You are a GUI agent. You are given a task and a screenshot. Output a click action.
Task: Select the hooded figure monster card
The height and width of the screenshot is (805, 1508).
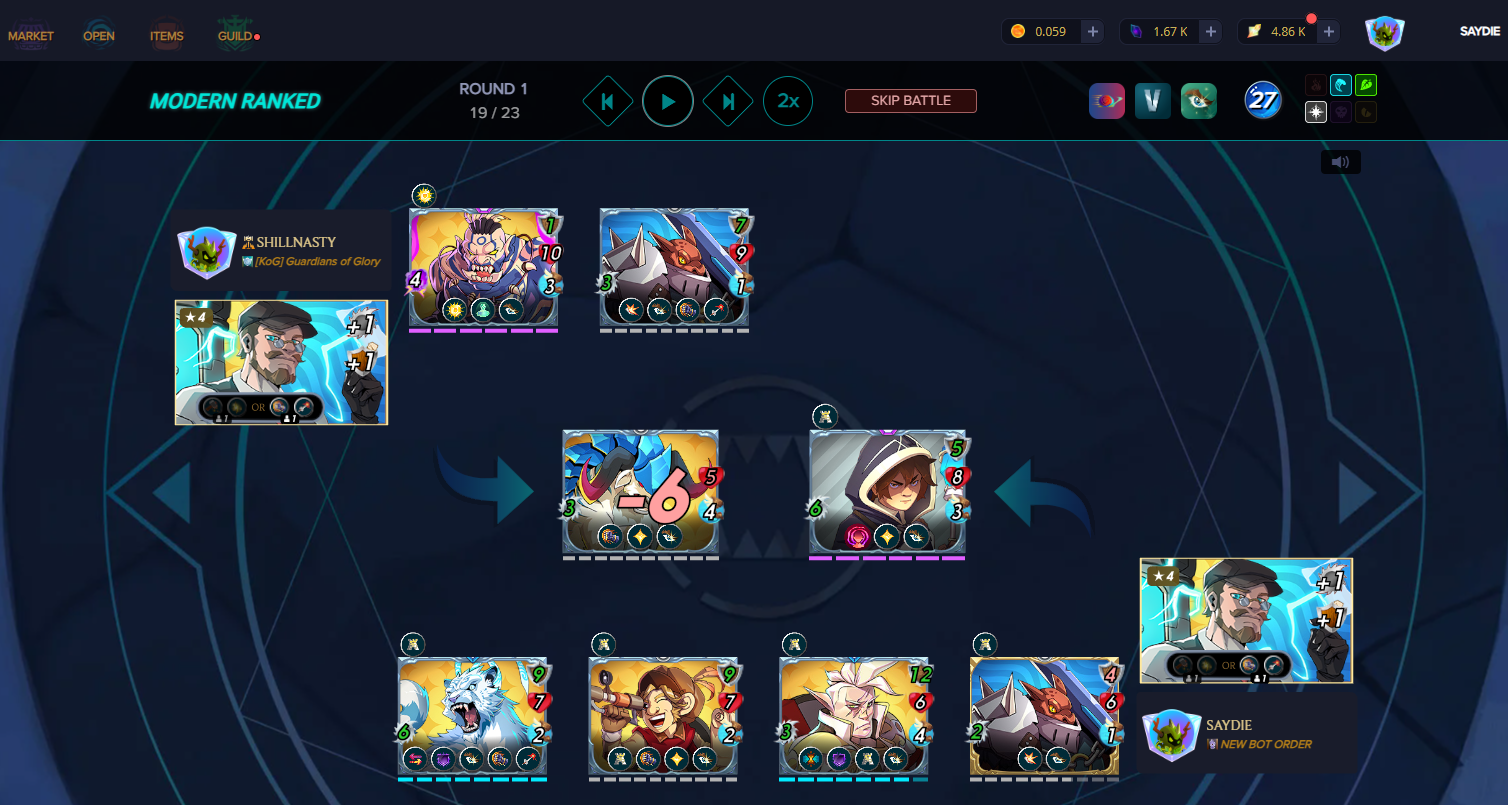887,492
